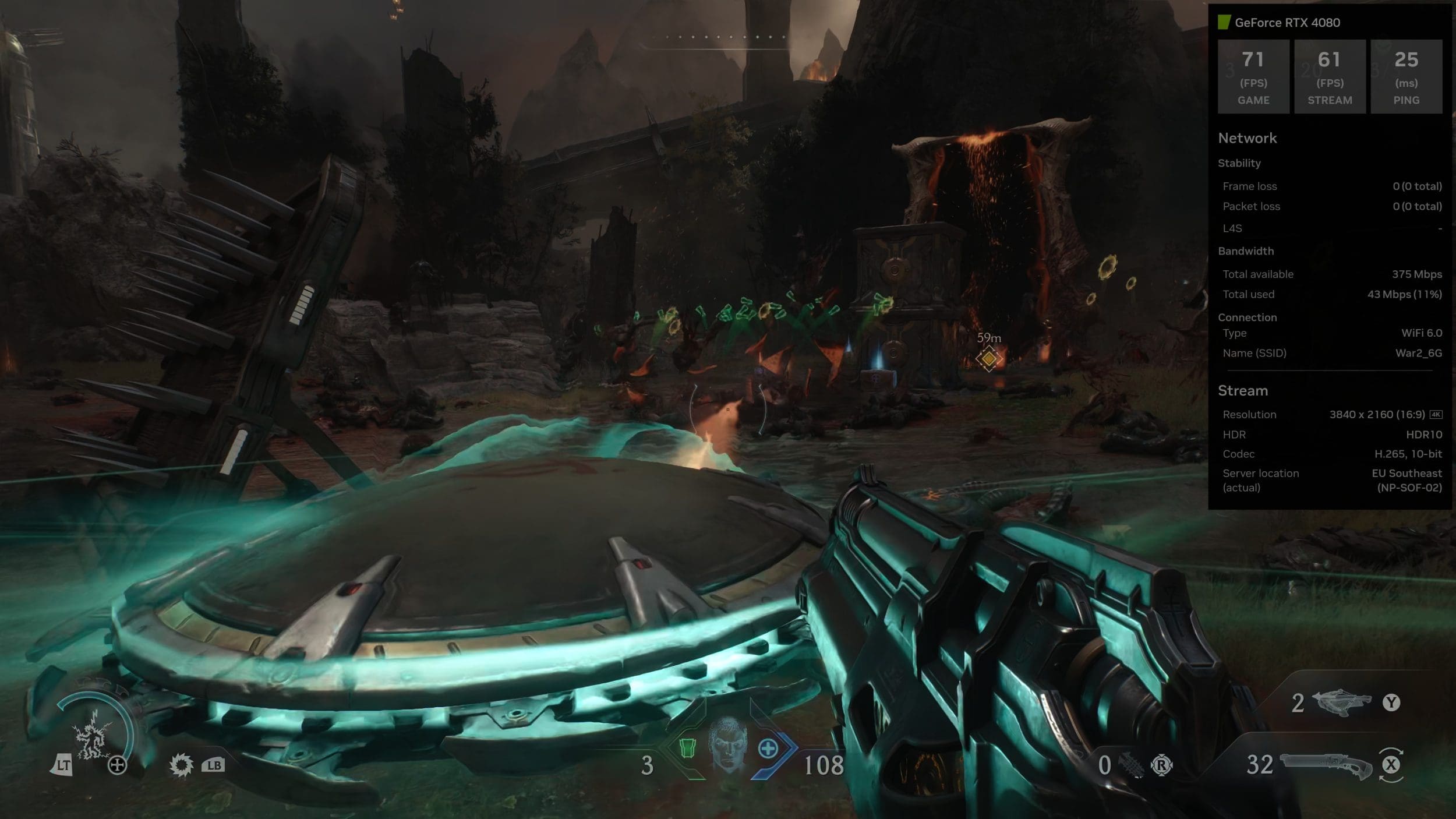Click the blue health cross icon
1456x819 pixels.
[768, 749]
